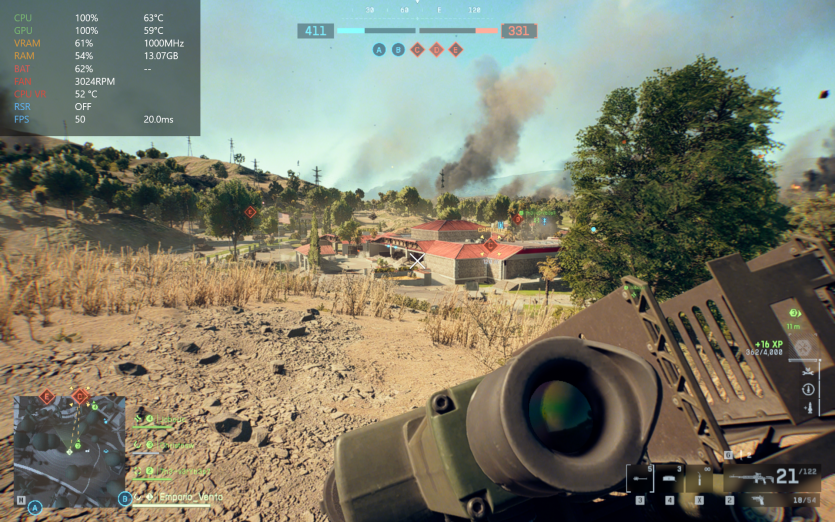Click the objective E marker on the minimap

click(x=46, y=397)
